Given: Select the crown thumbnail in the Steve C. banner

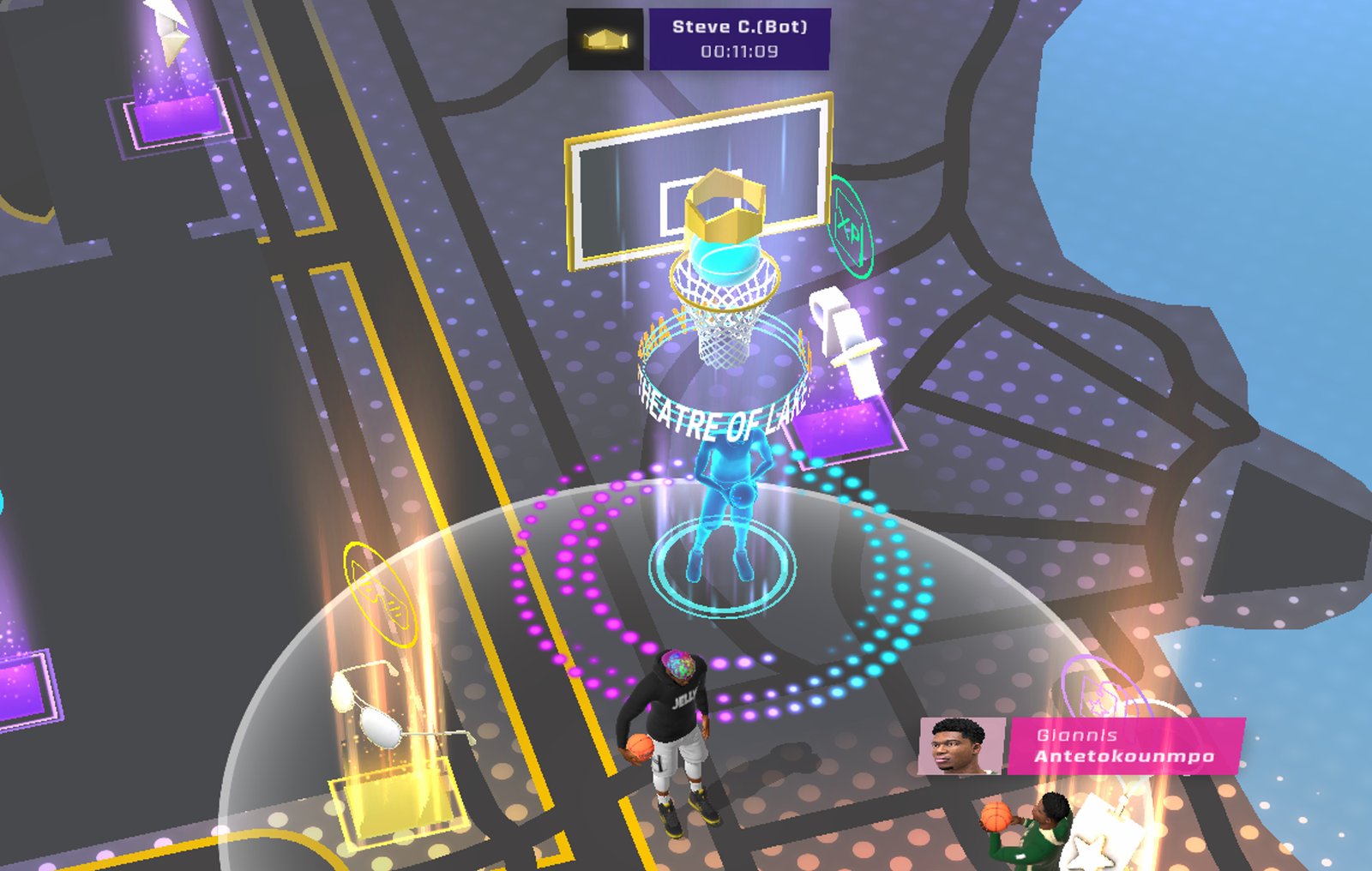Looking at the screenshot, I should pos(605,37).
